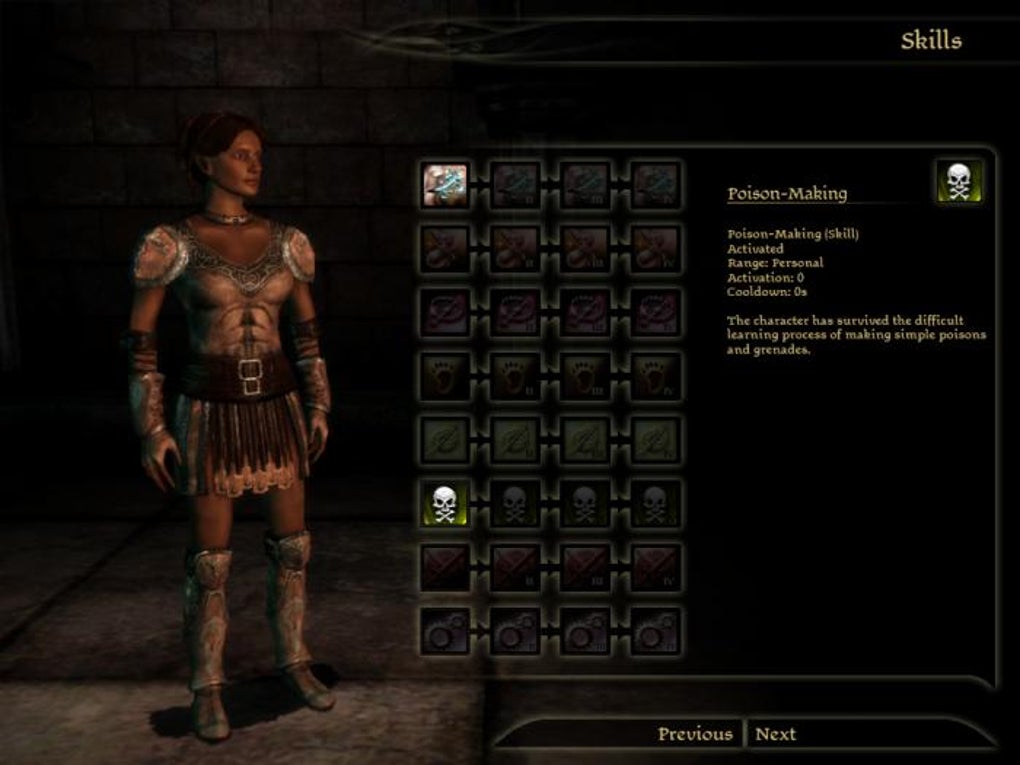Screen dimensions: 1020x765
Task: Choose the rank IV Coercion skill icon
Action: tap(655, 185)
